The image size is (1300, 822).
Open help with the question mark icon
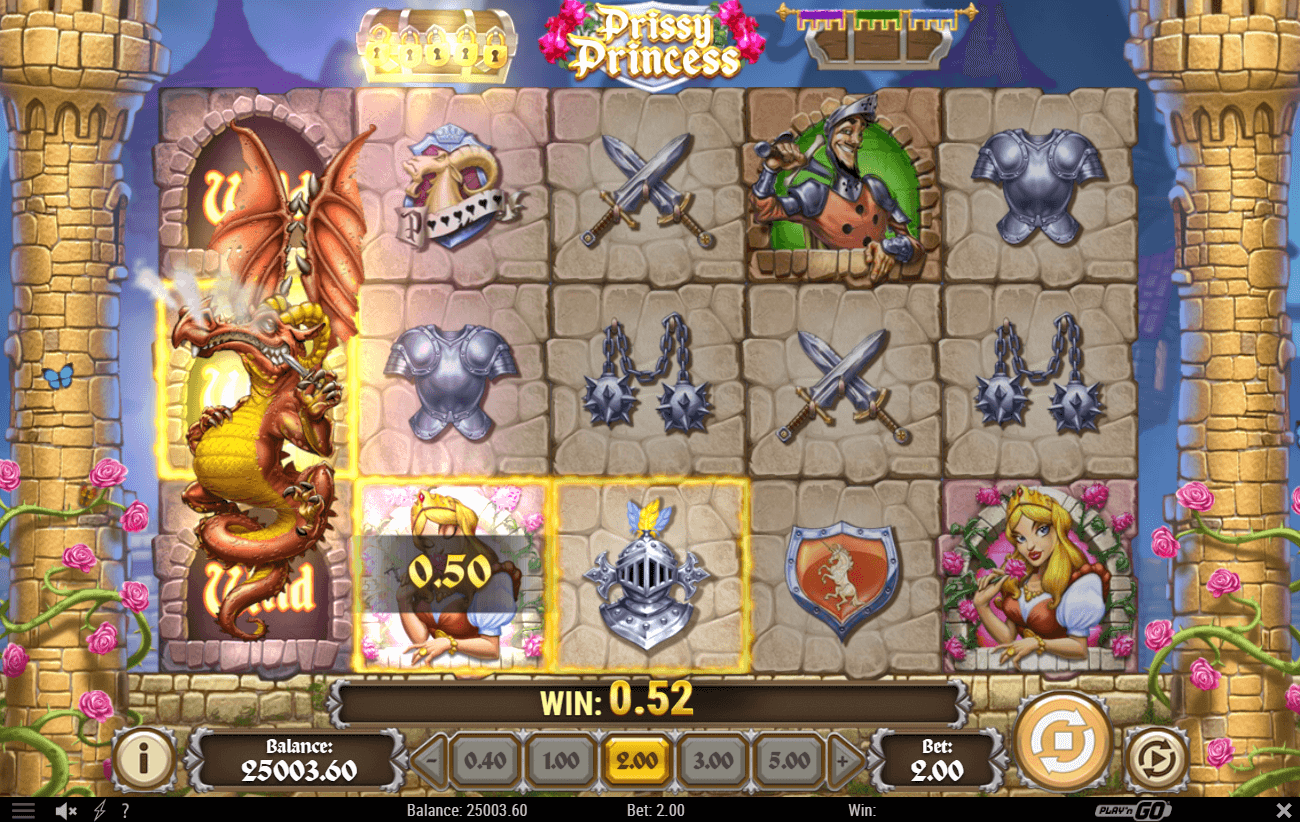tap(125, 810)
